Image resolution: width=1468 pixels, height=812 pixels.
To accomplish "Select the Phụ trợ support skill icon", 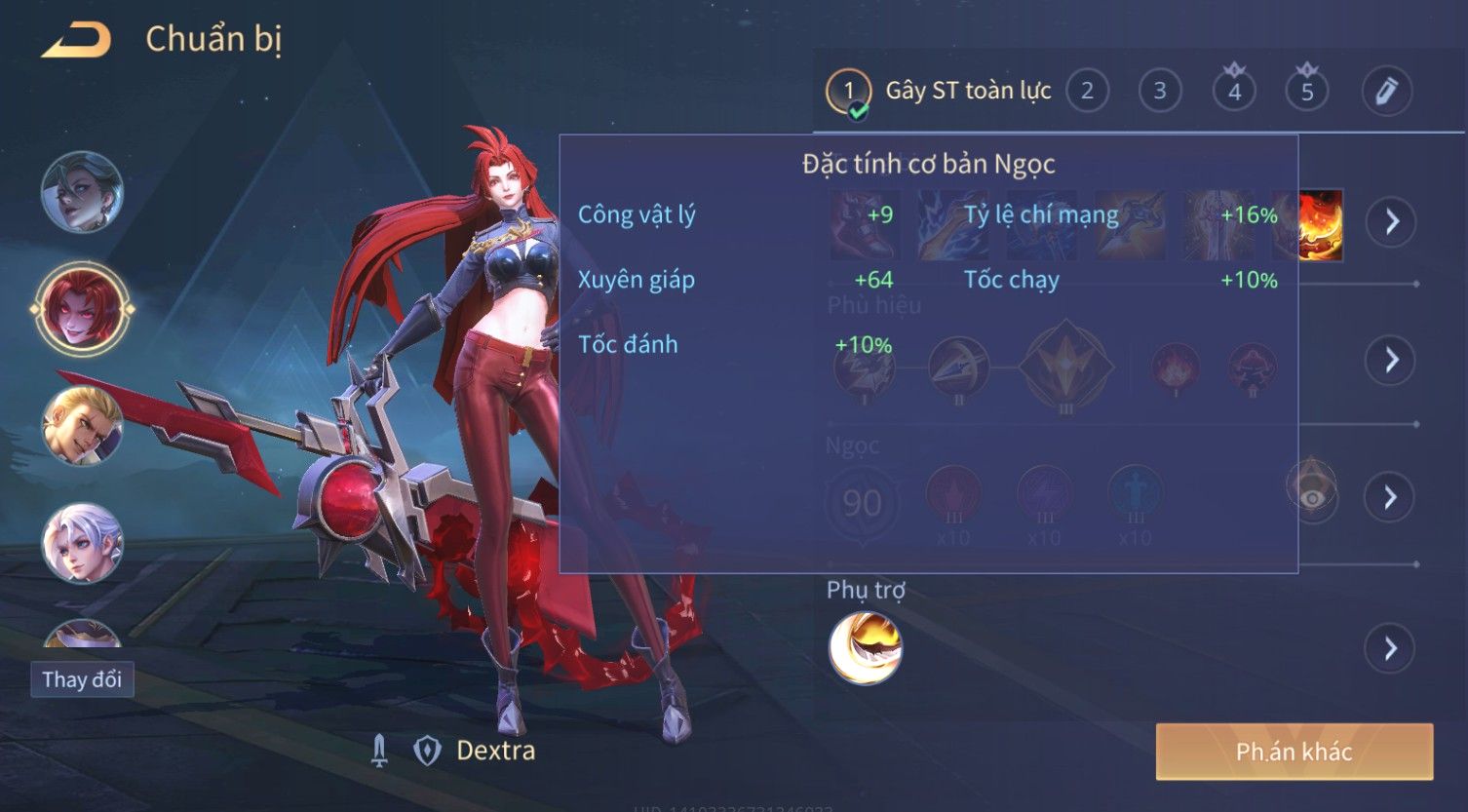I will [x=865, y=648].
